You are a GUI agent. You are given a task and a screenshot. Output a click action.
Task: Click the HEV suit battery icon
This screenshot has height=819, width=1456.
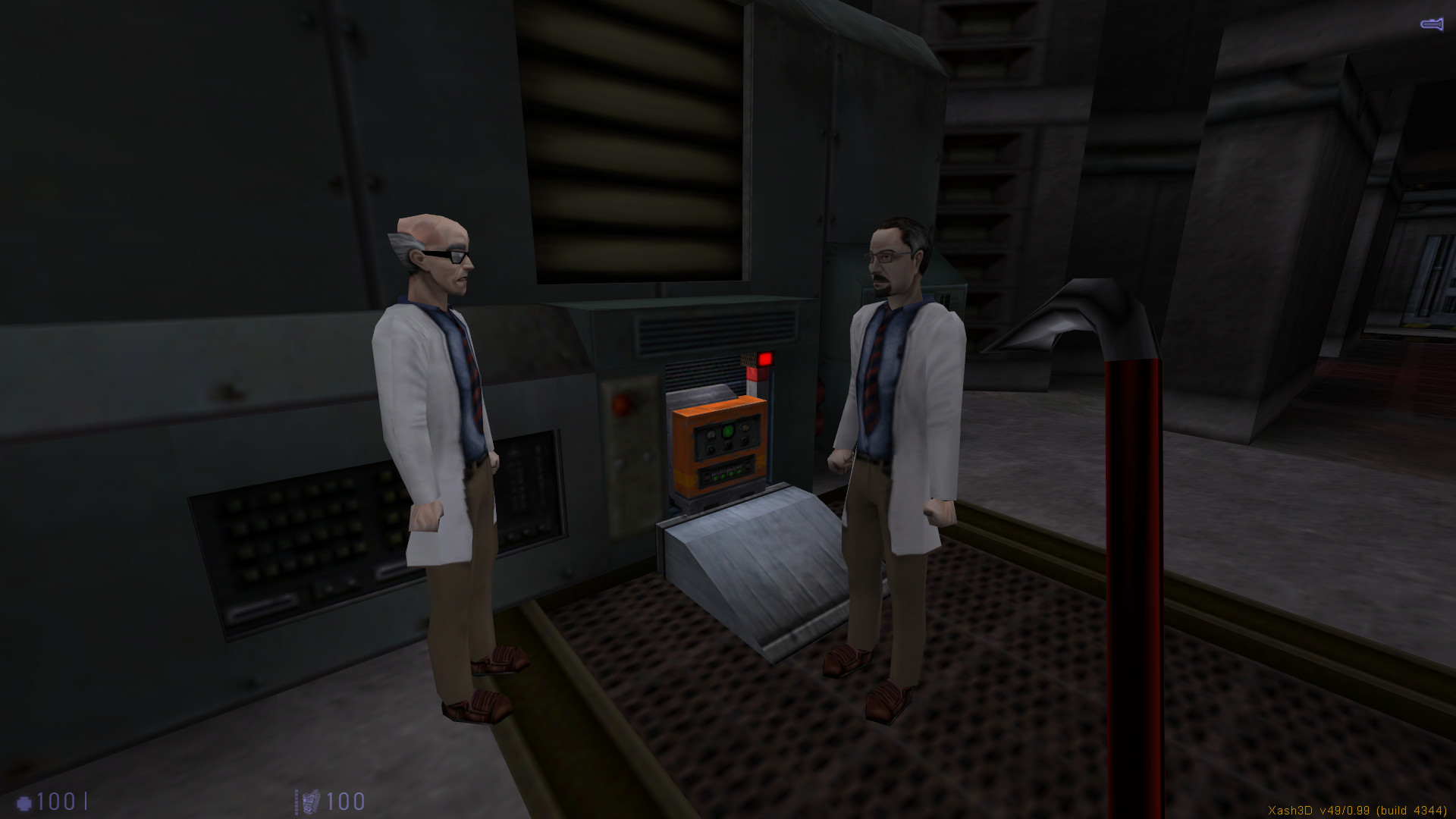click(x=309, y=802)
